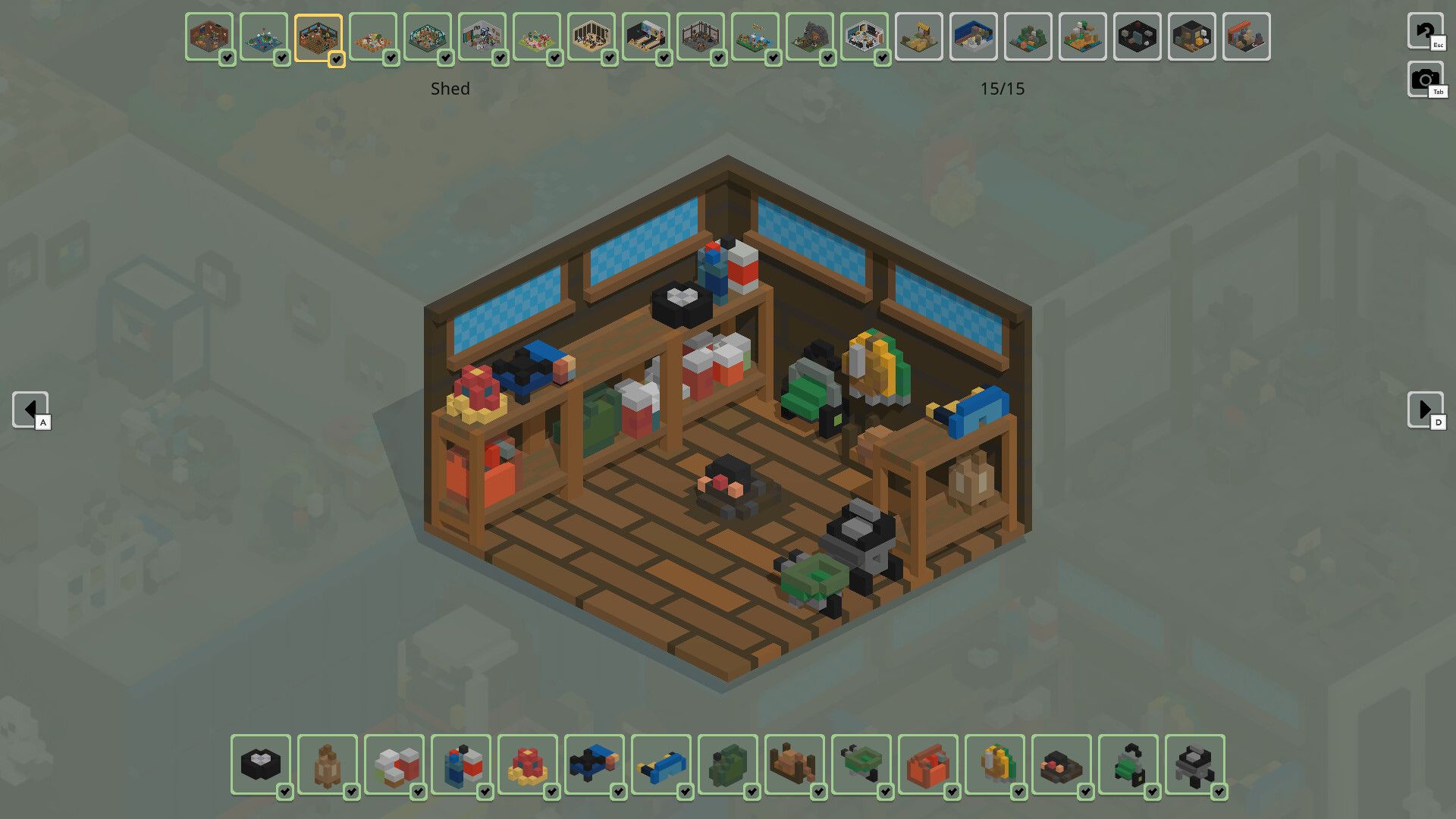Pick the green wheelbarrow item

click(861, 764)
